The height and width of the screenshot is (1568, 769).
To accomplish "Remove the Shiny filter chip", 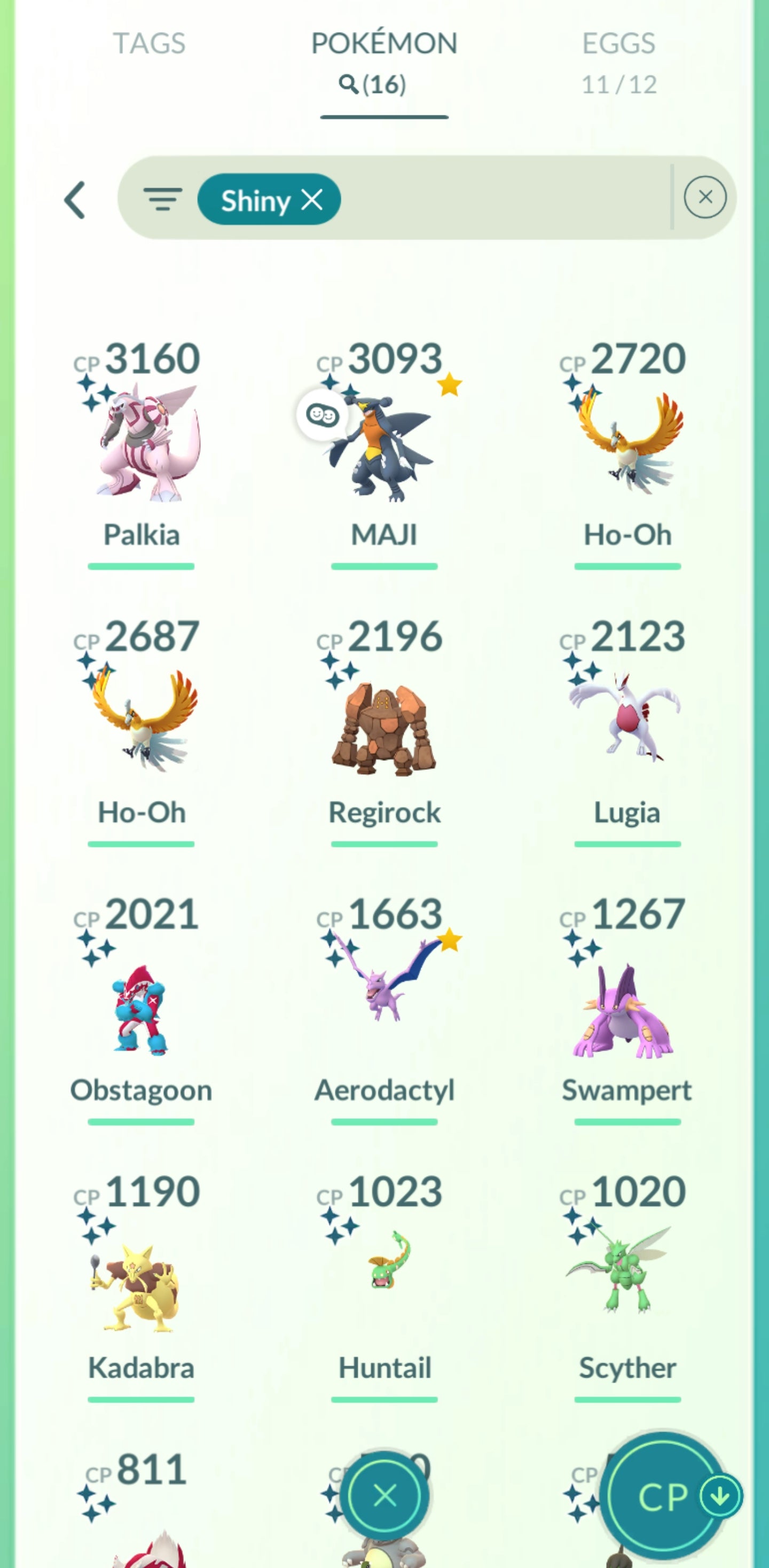I will (x=312, y=200).
